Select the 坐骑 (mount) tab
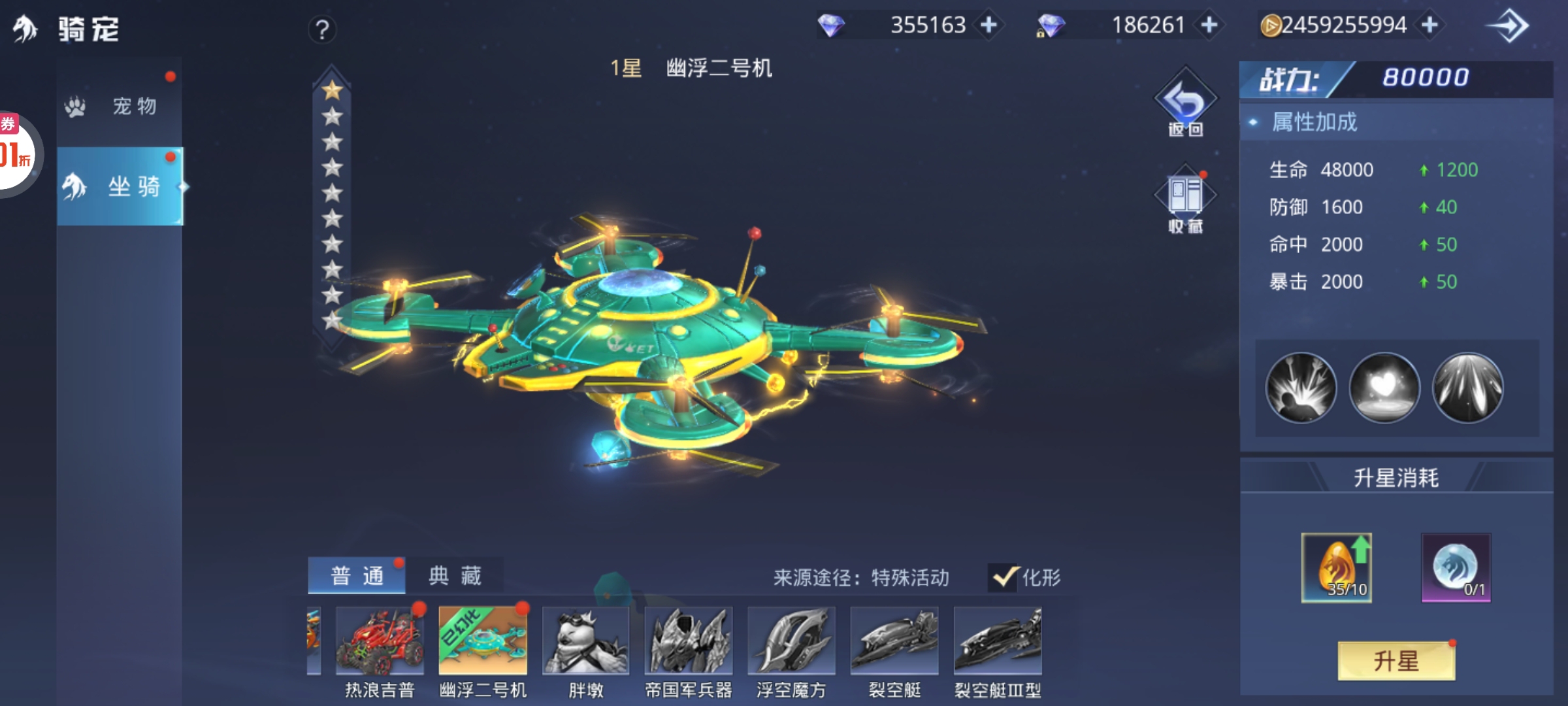The image size is (1568, 706). click(x=120, y=187)
